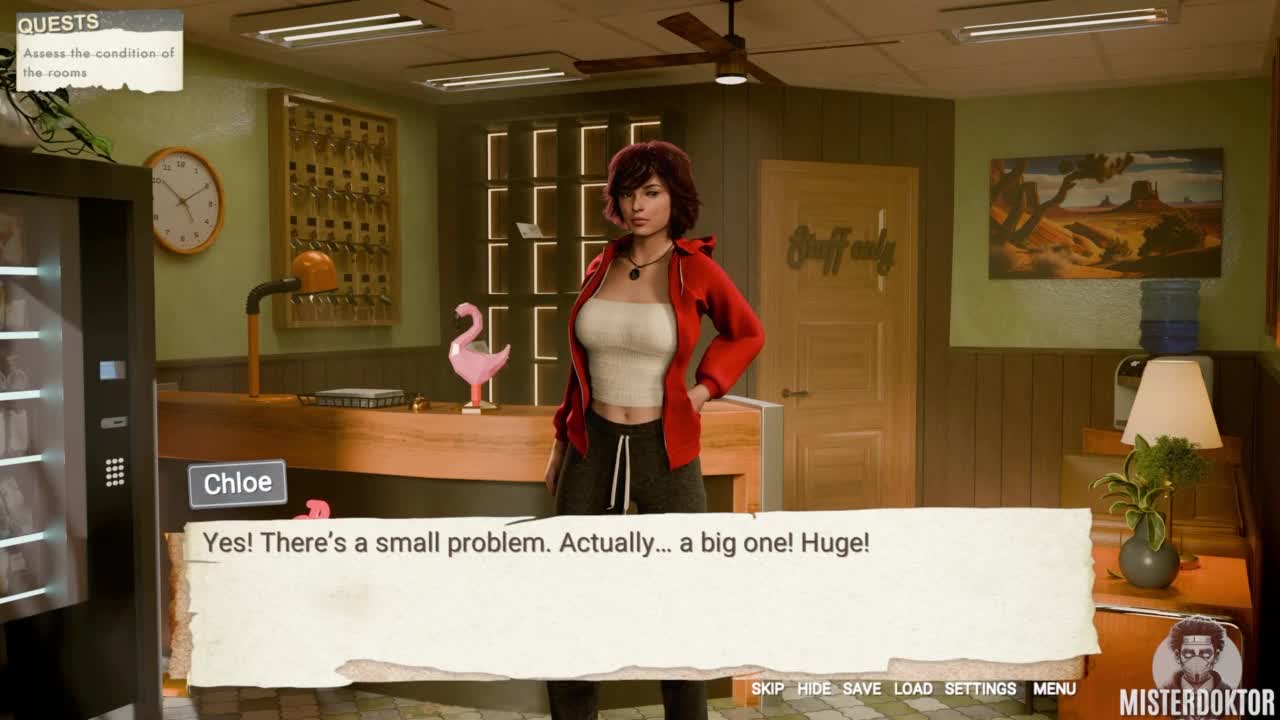Open the SAVE game screen
This screenshot has width=1280, height=720.
click(x=861, y=689)
